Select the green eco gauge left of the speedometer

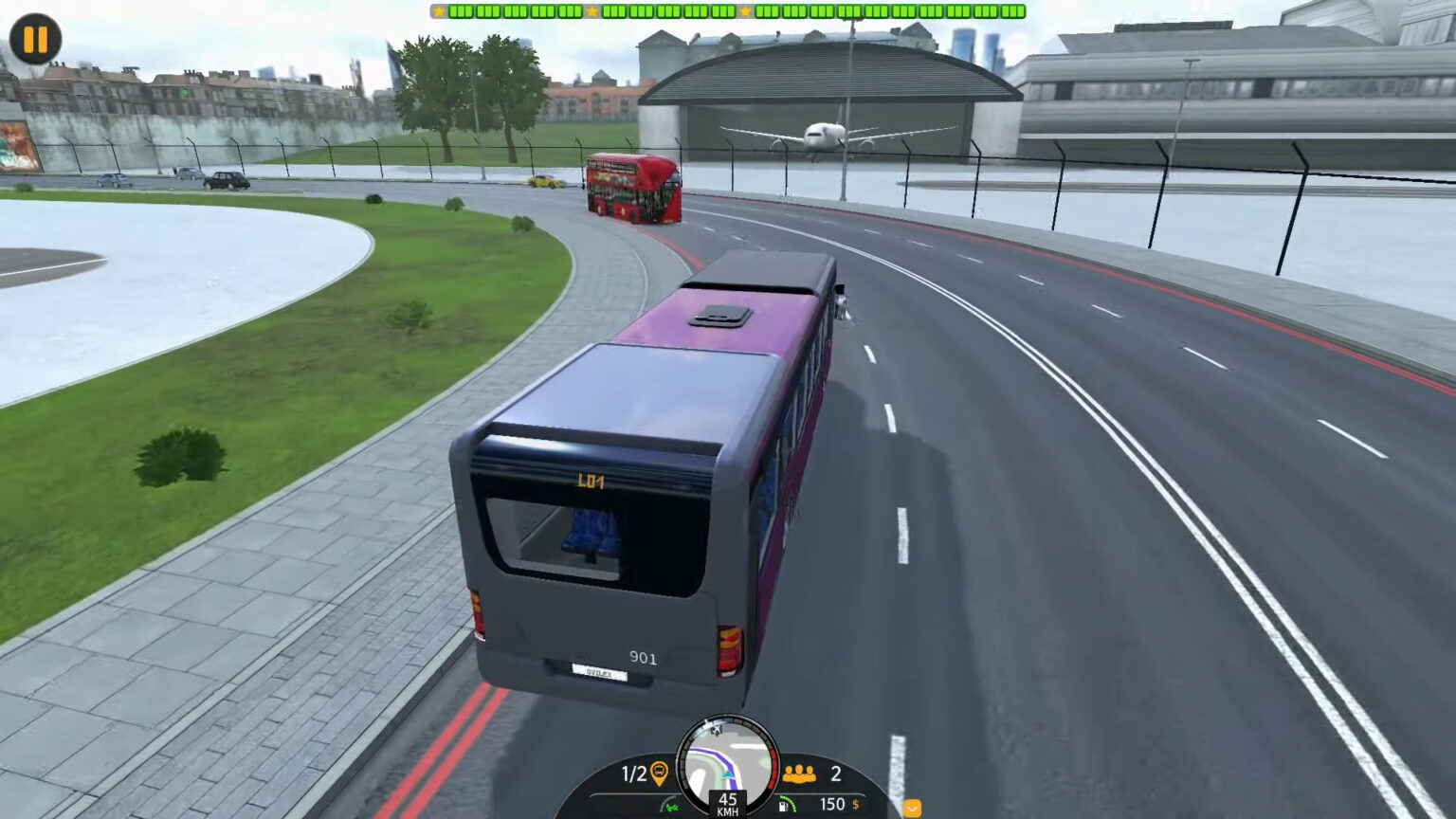(x=670, y=805)
